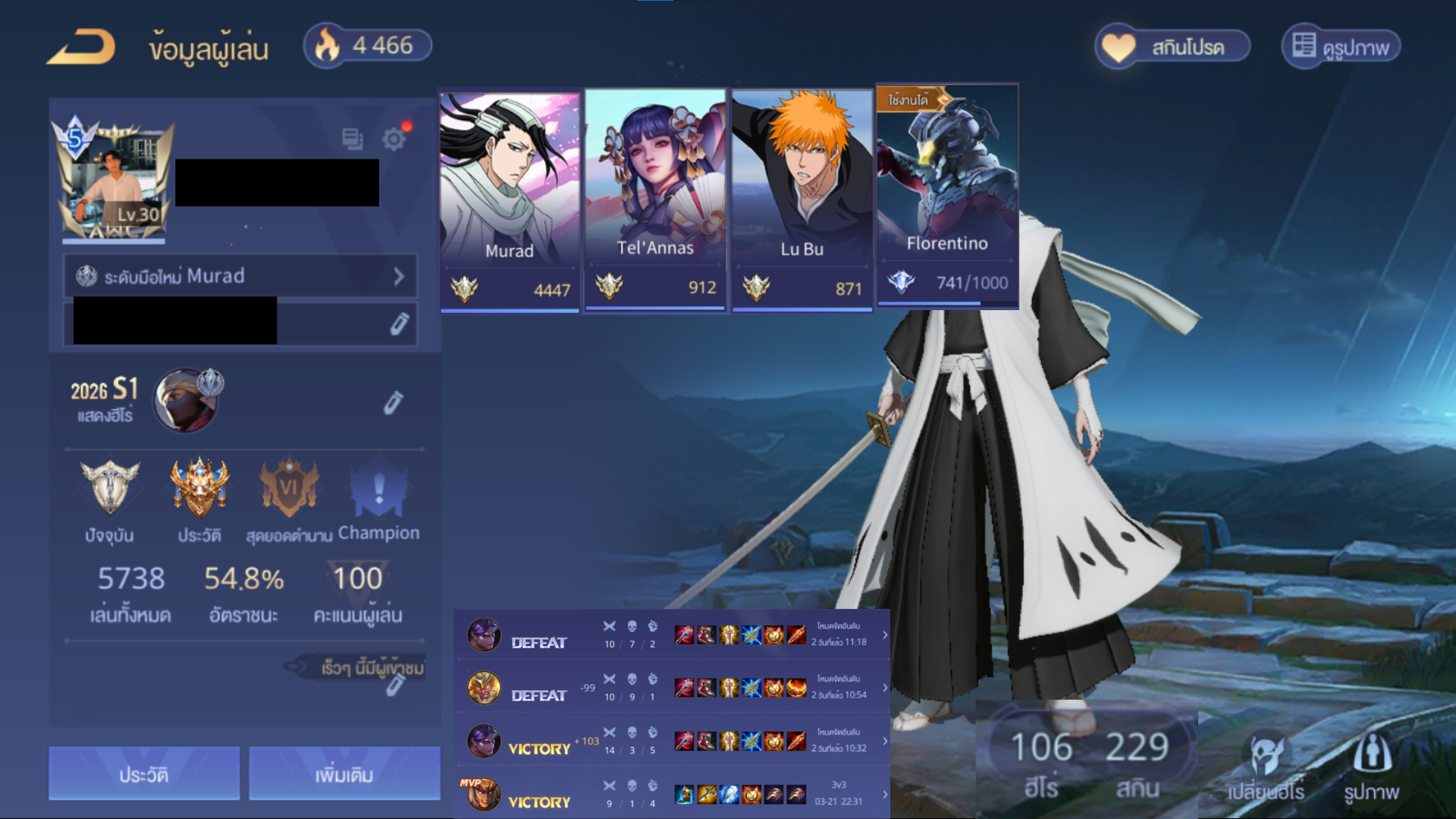Go back using the return arrow
The width and height of the screenshot is (1456, 819).
coord(81,47)
